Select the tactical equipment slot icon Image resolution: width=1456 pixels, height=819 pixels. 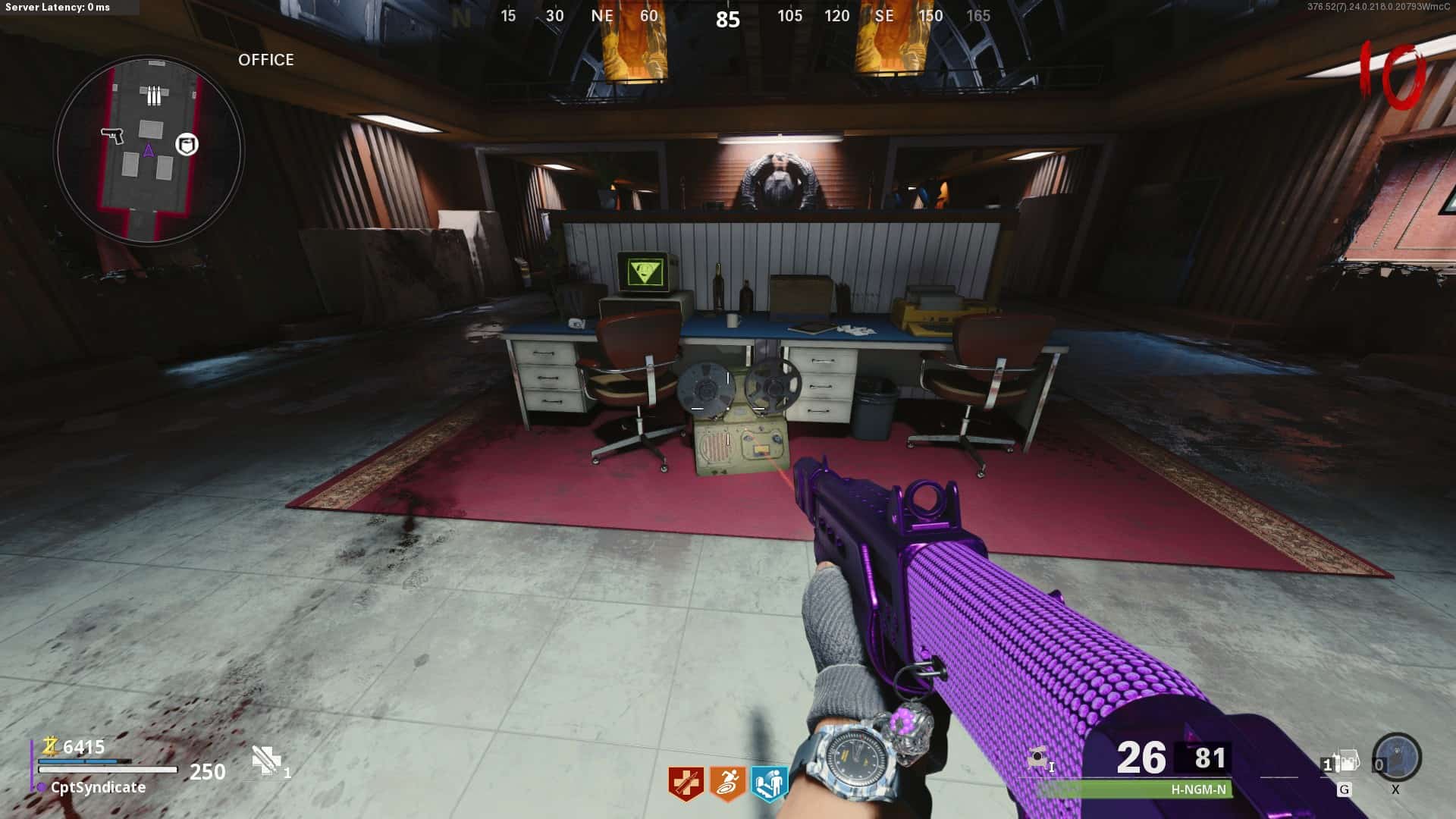1342,762
